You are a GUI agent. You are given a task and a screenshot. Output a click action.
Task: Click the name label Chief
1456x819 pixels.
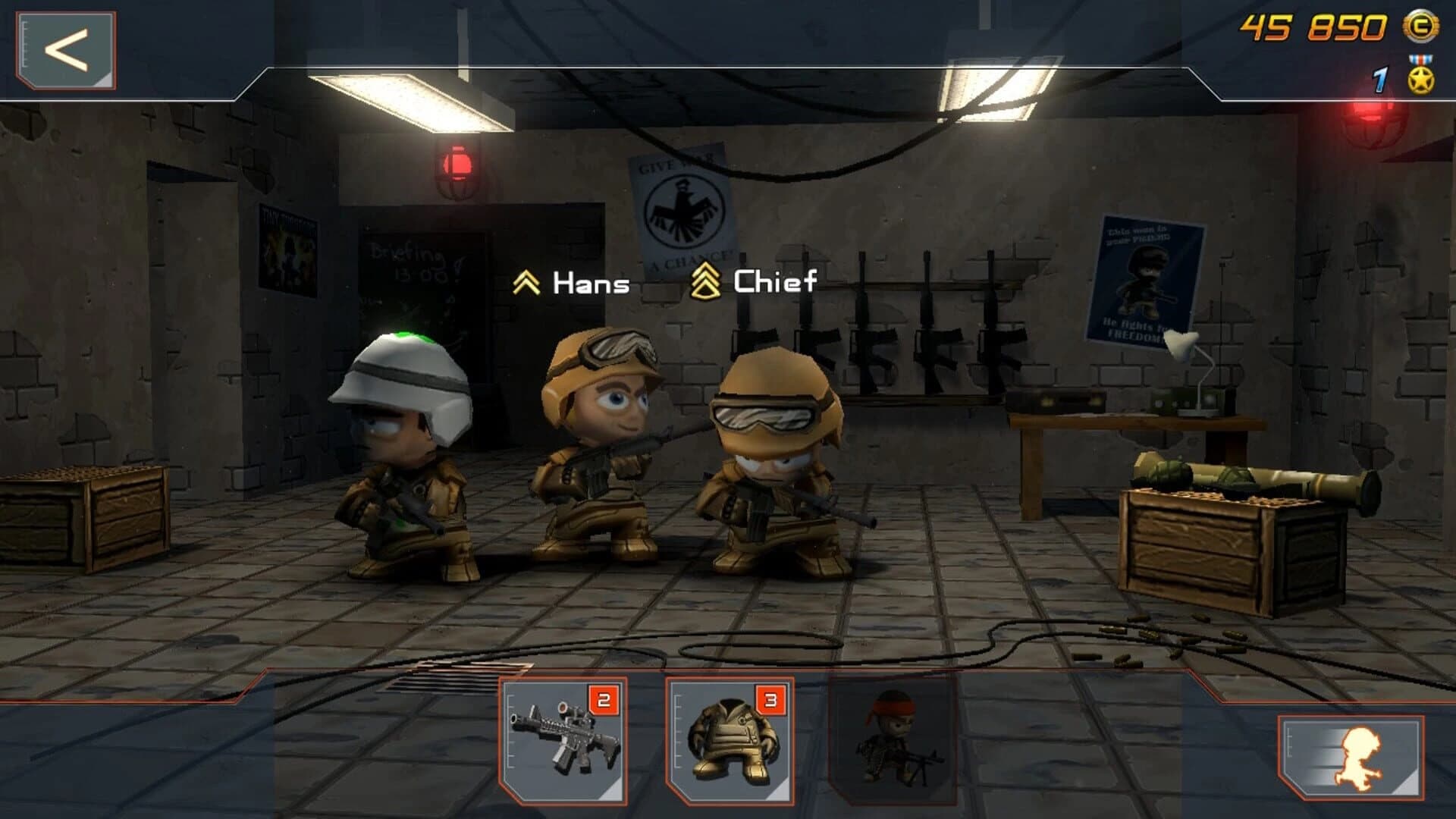click(x=773, y=284)
